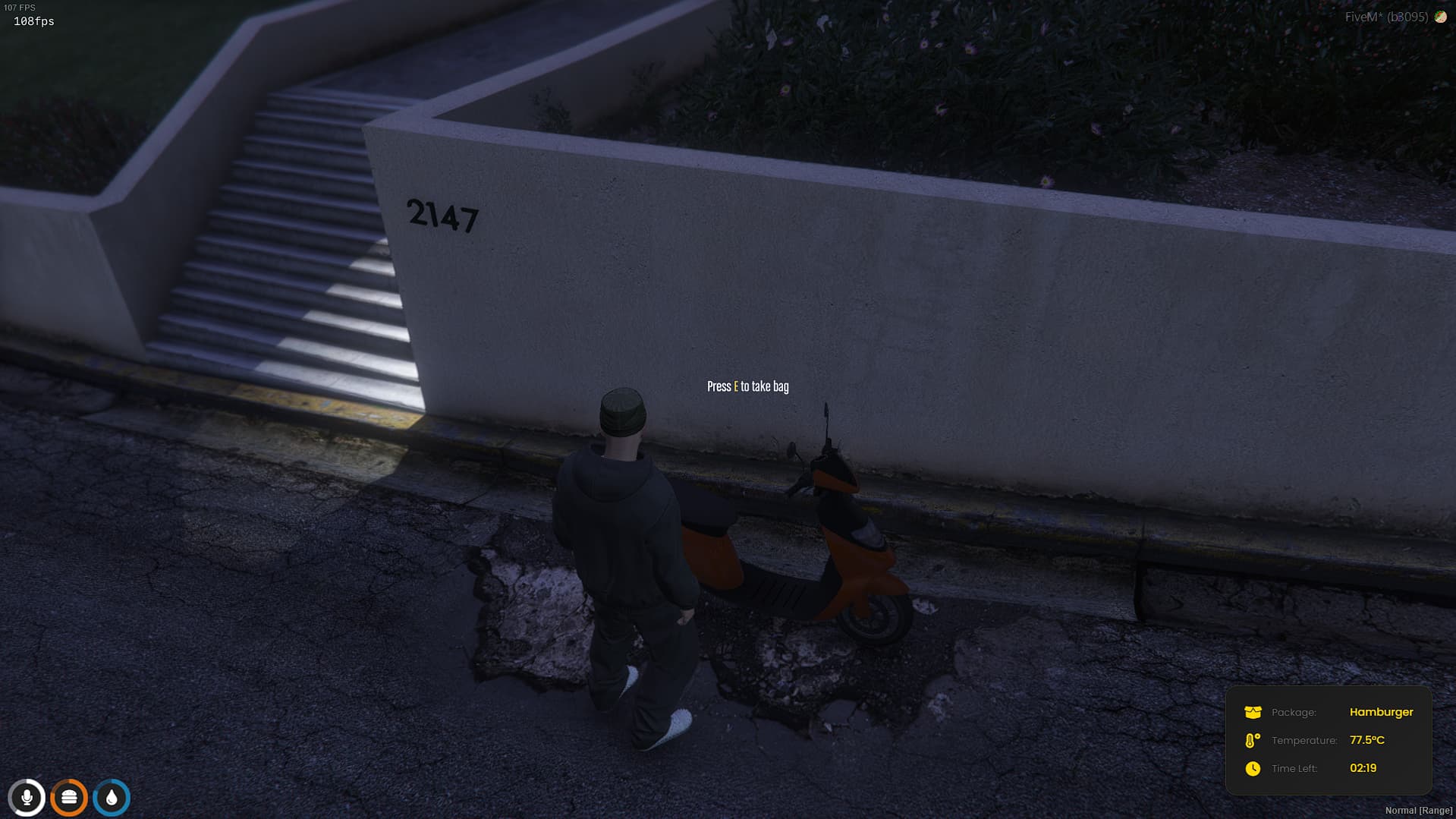This screenshot has width=1456, height=819.
Task: Open the Normal [Range] voice mode selector
Action: (x=1420, y=810)
